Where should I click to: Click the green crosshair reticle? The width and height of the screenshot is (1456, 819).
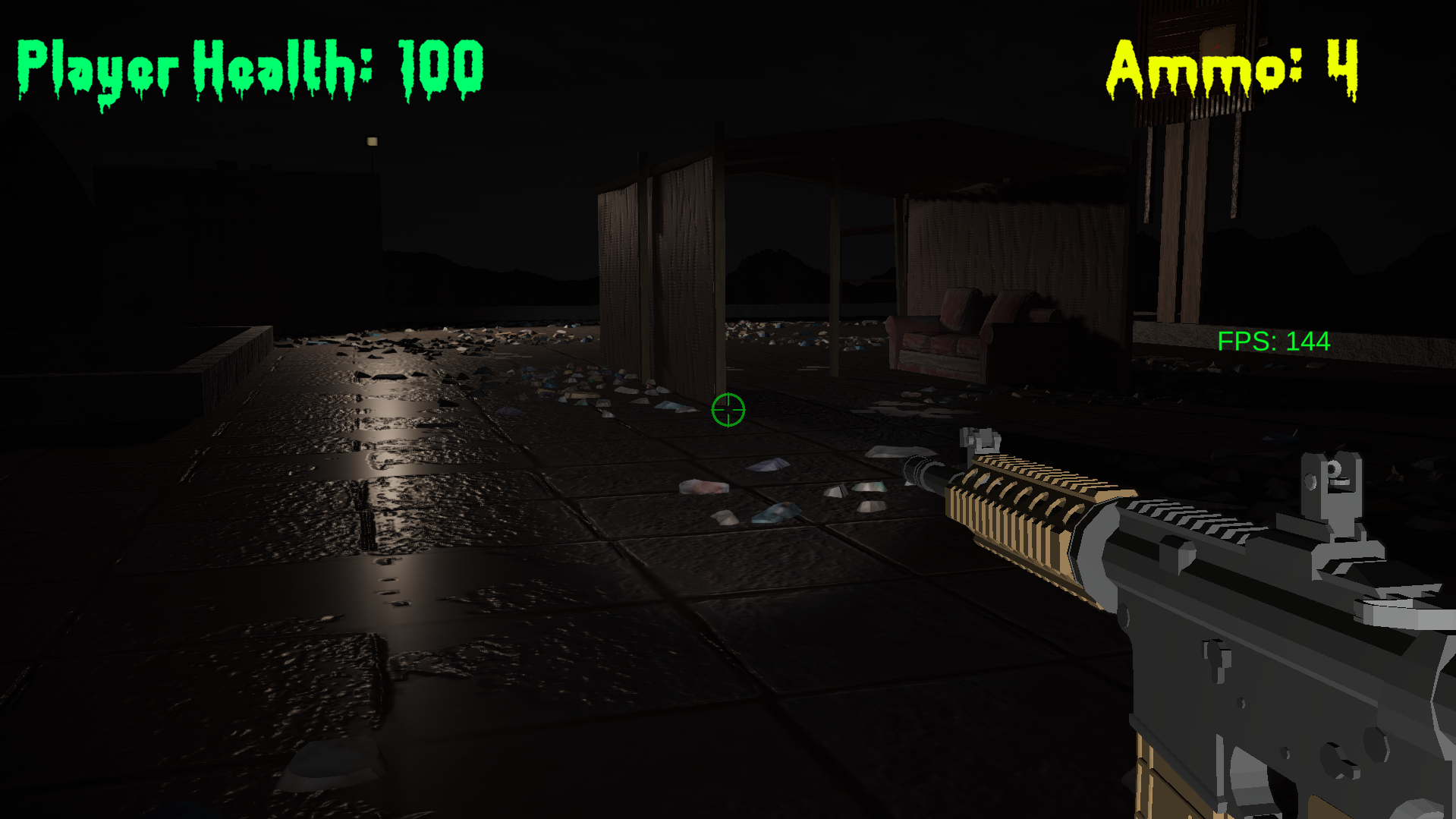(x=727, y=411)
